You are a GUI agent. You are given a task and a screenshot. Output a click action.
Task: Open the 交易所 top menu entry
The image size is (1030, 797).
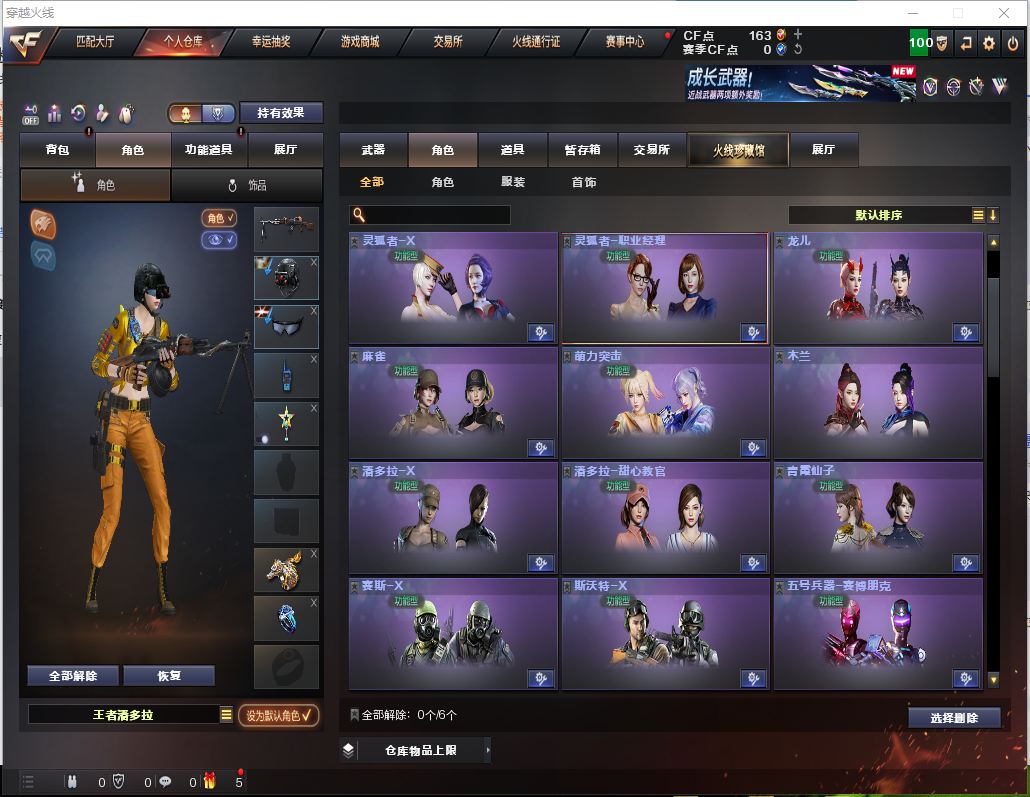point(448,42)
